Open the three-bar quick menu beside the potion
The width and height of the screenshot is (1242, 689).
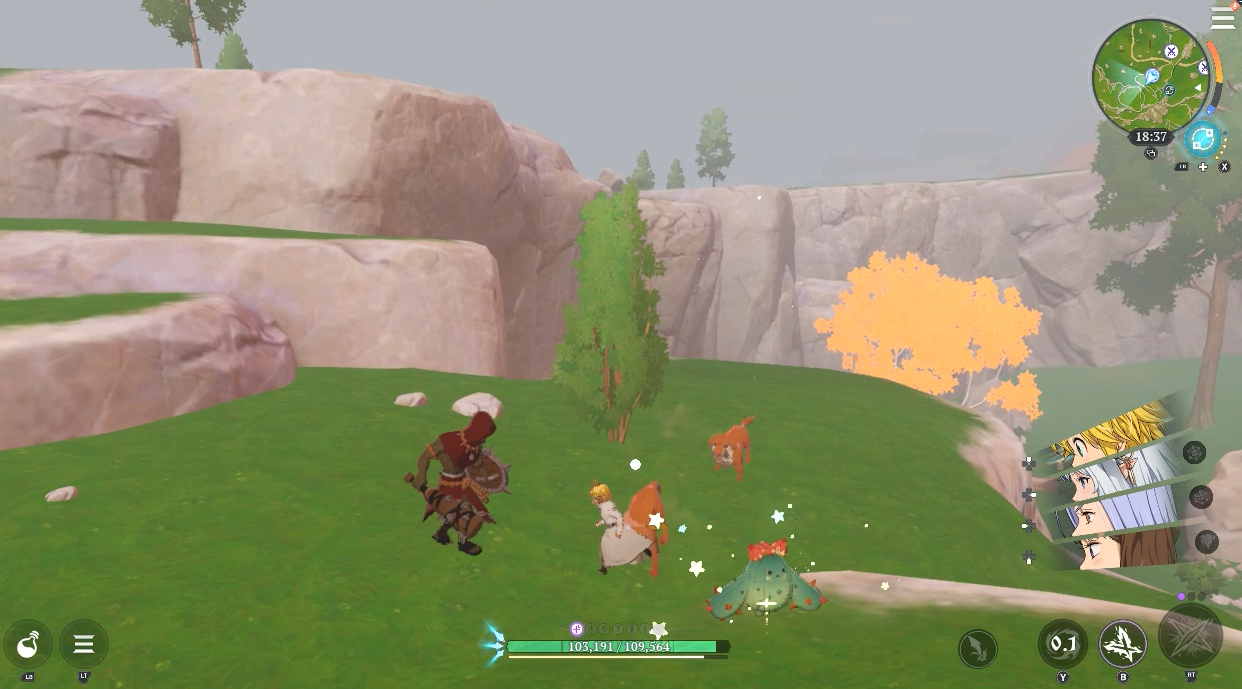pyautogui.click(x=84, y=643)
